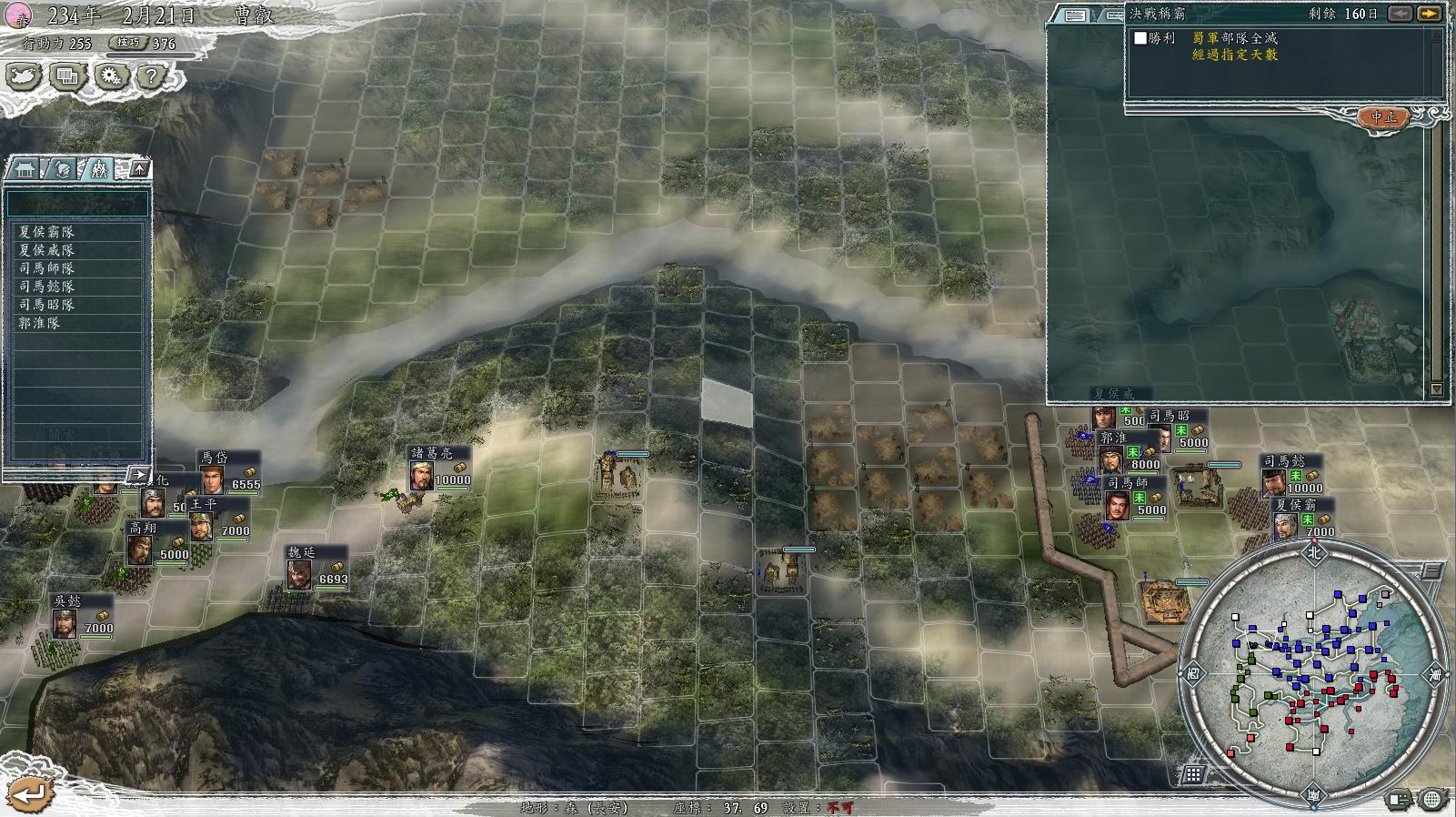Click the right-arrow button below the unit list
This screenshot has height=817, width=1456.
coord(138,474)
